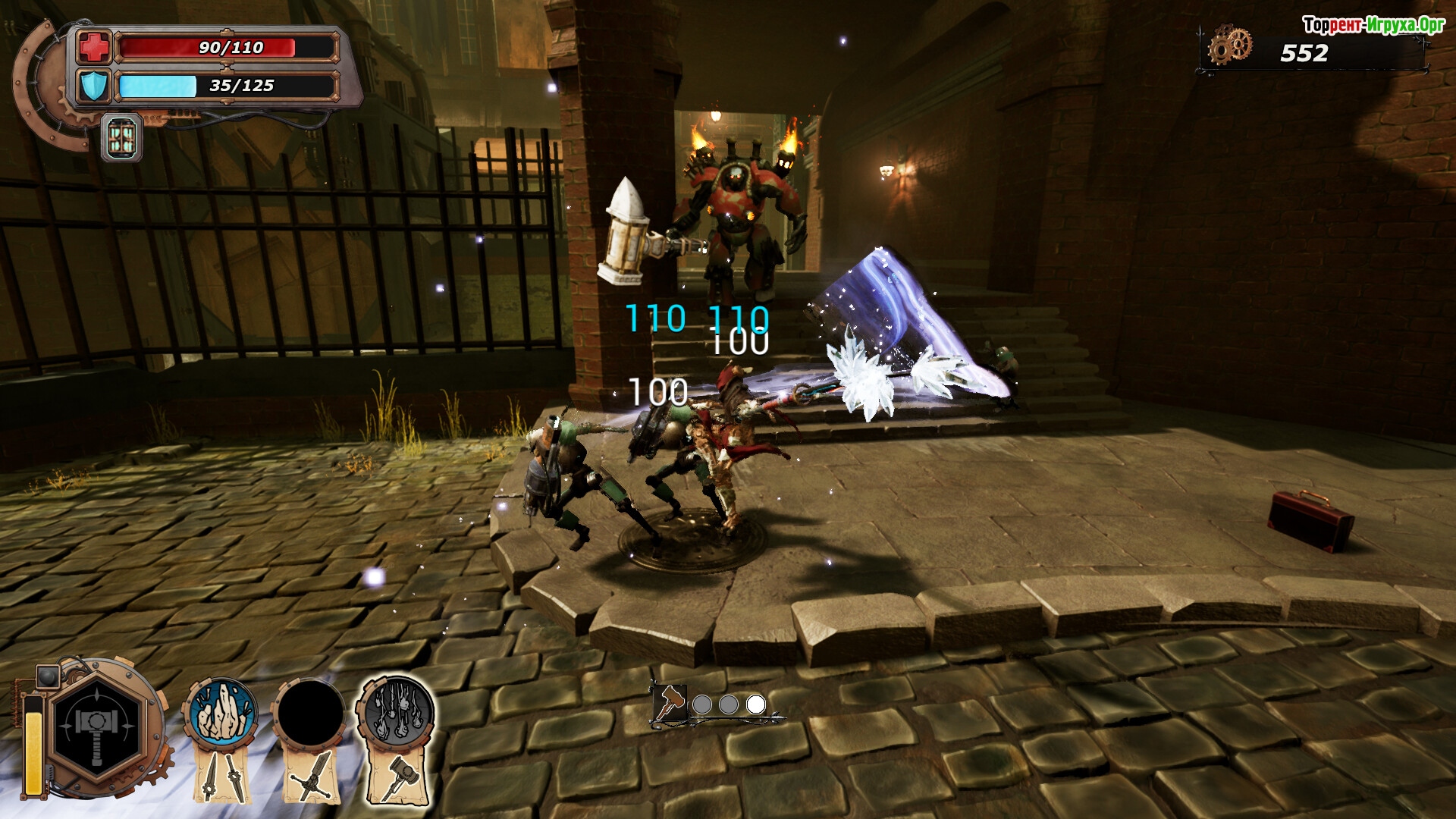Open the Торрент-Игруха.Орг watermark link
1456x819 pixels.
pos(1373,25)
